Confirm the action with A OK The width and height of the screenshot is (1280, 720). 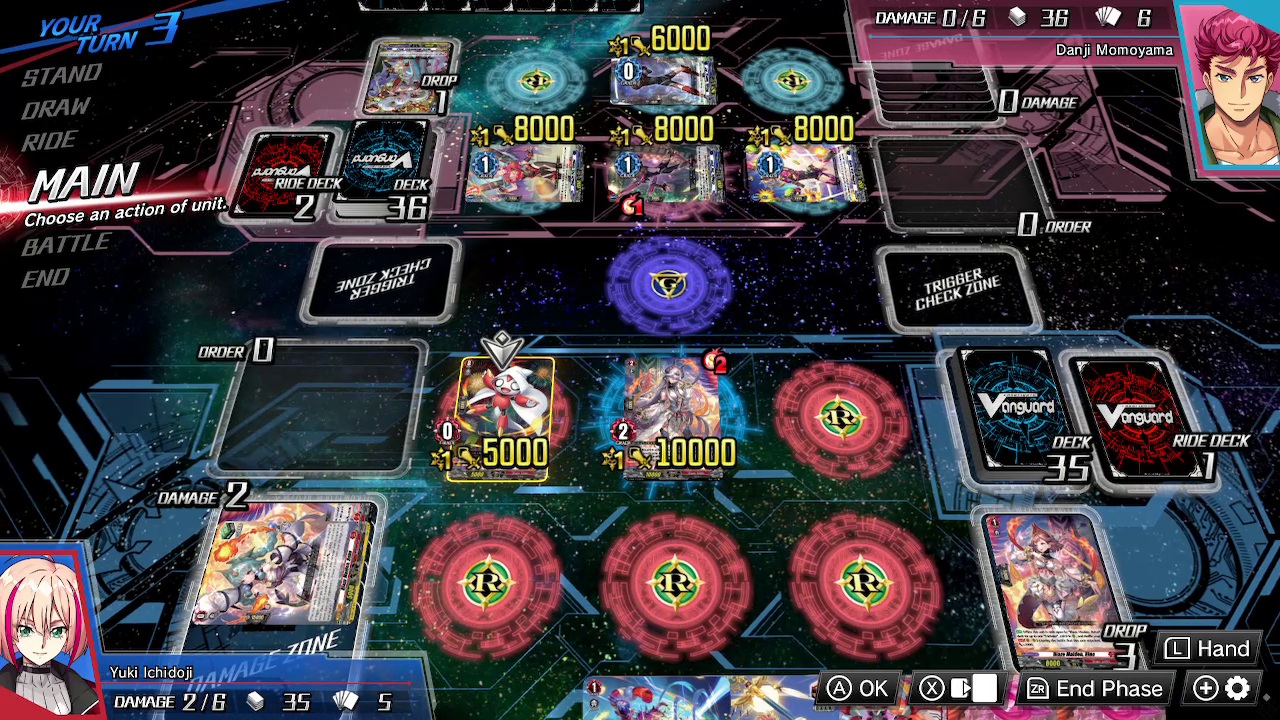[x=860, y=688]
